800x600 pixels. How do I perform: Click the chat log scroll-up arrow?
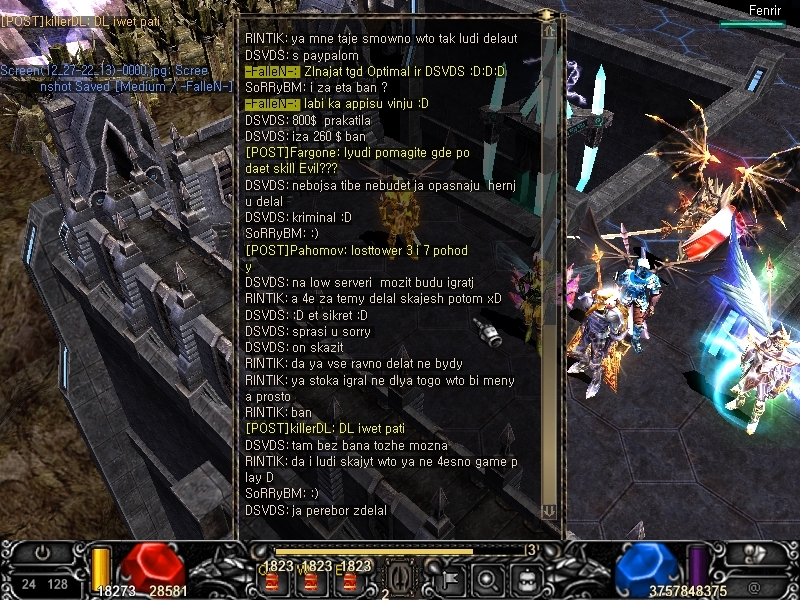click(x=549, y=31)
